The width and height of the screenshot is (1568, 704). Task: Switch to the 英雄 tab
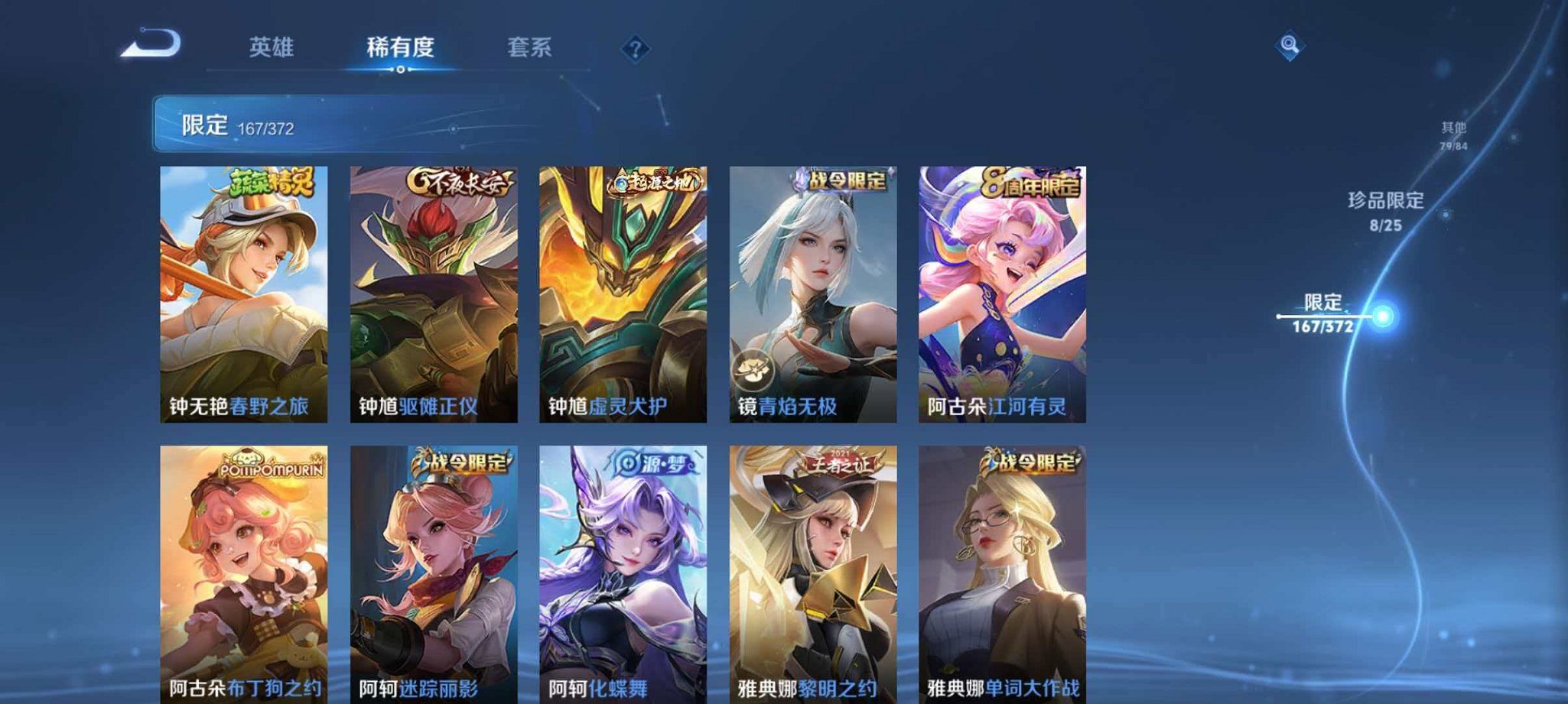click(x=271, y=47)
